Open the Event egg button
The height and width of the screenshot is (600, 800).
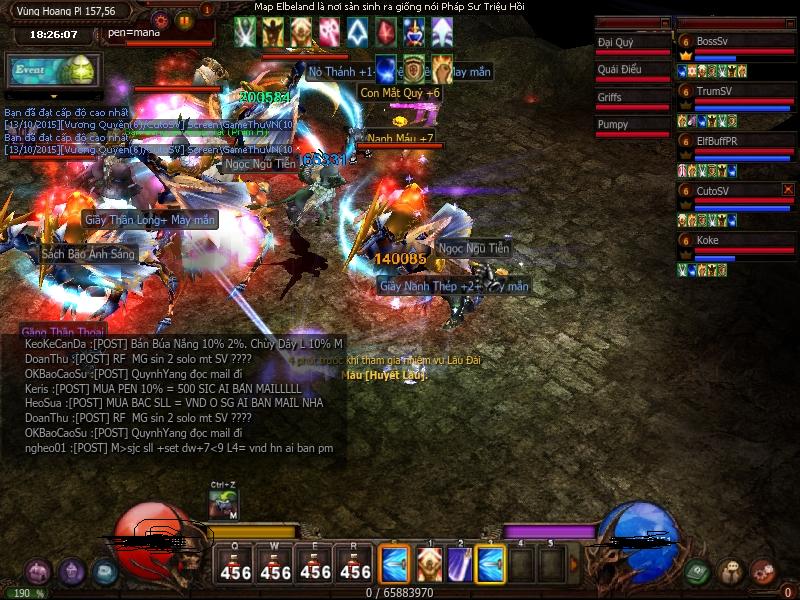tap(50, 70)
